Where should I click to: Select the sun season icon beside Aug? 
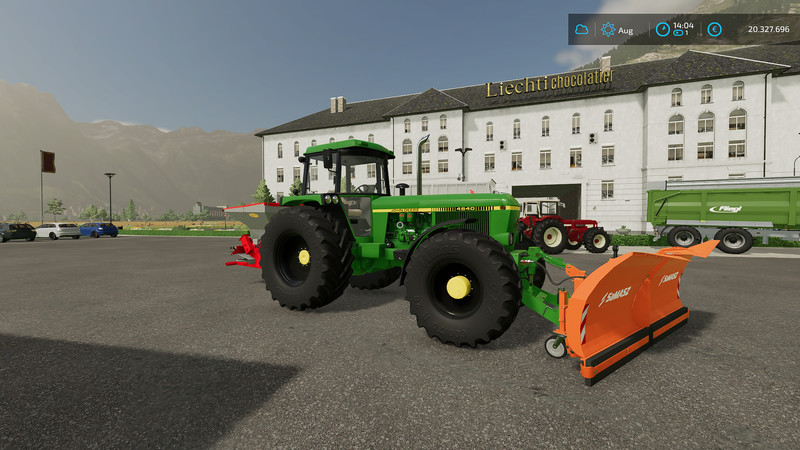tap(608, 30)
